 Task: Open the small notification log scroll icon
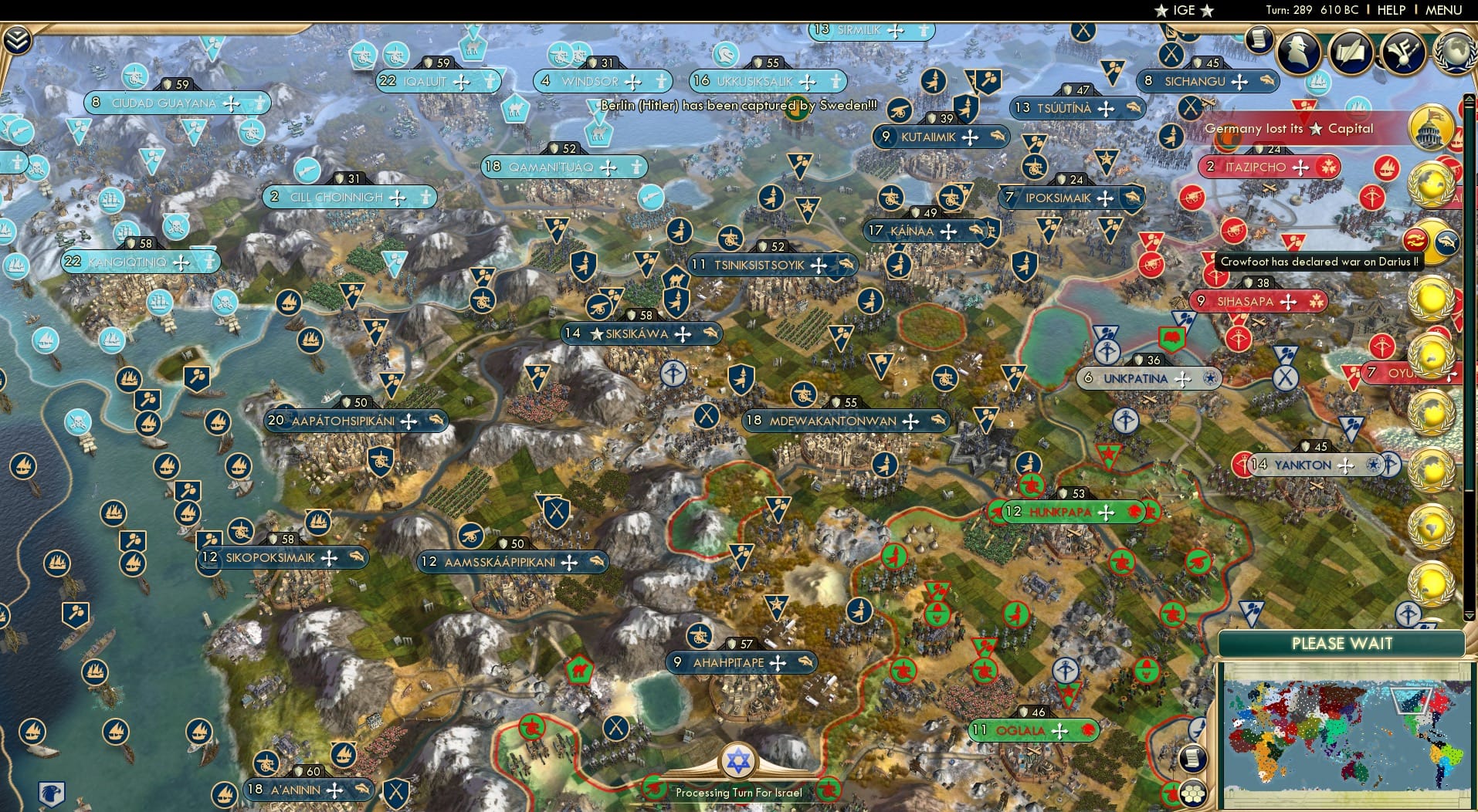point(1259,39)
